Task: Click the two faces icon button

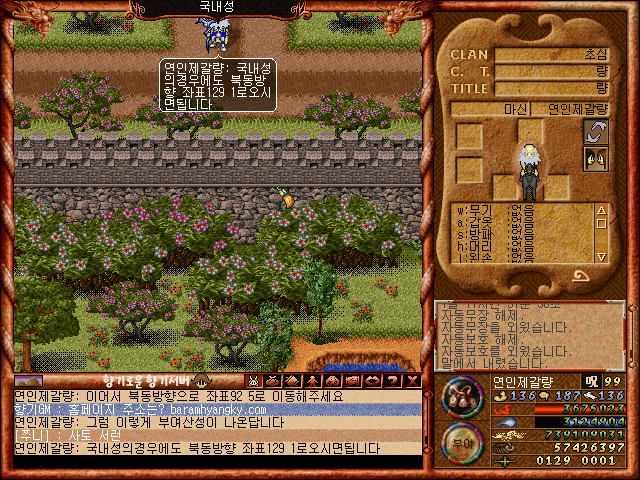Action: pyautogui.click(x=596, y=157)
